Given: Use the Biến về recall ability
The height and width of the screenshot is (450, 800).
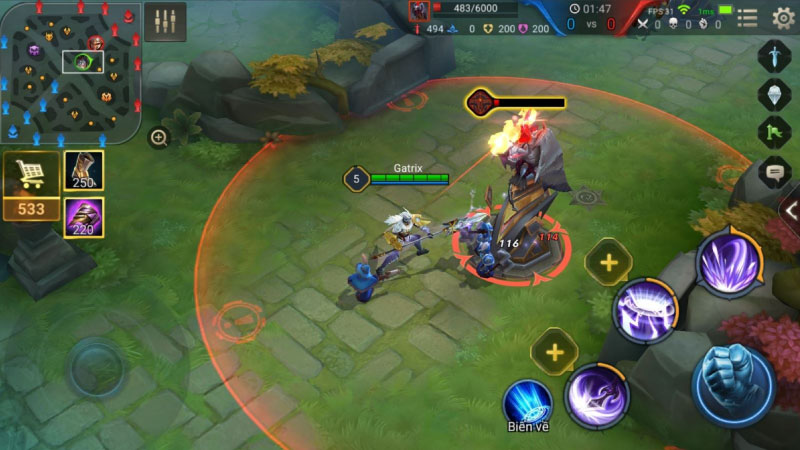Looking at the screenshot, I should [527, 400].
